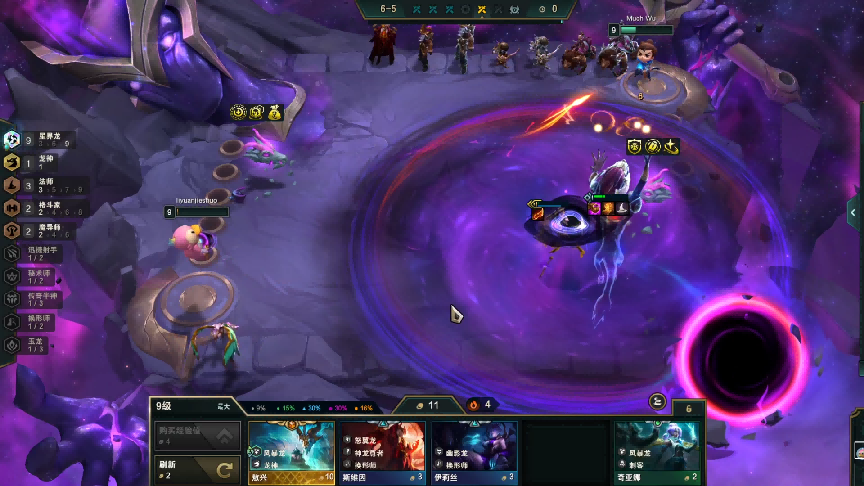Select the gold income counter showing 11

pos(428,405)
